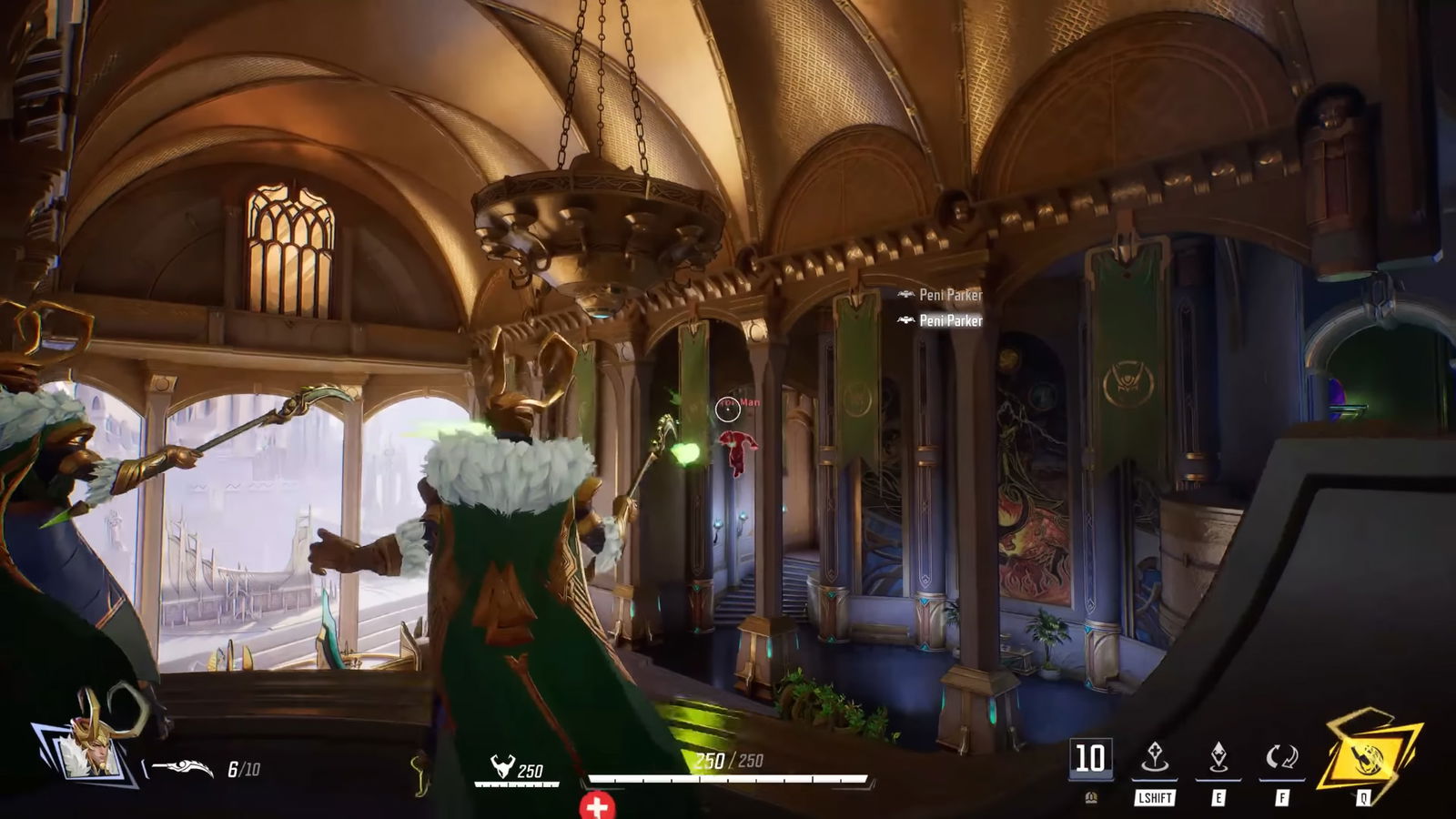Click the LSHIFT keybind label
The image size is (1456, 819).
[x=1155, y=798]
